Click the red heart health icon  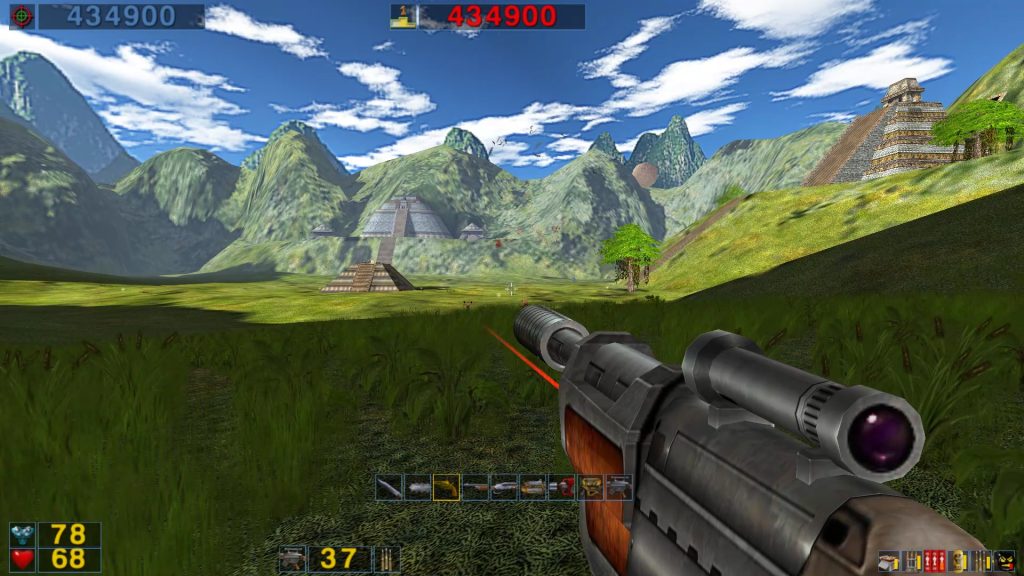(22, 559)
